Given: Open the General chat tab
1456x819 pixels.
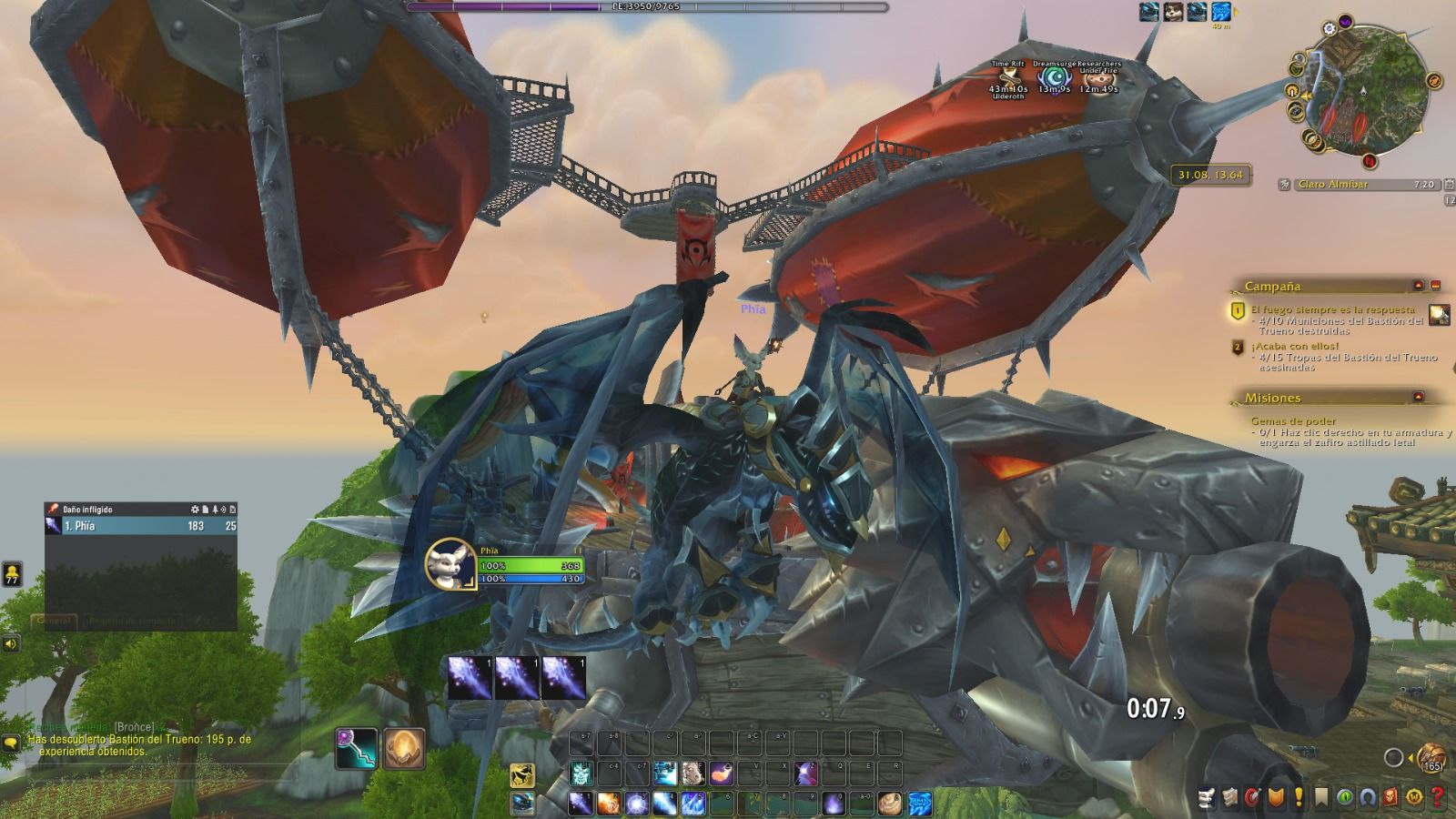Looking at the screenshot, I should (x=54, y=621).
